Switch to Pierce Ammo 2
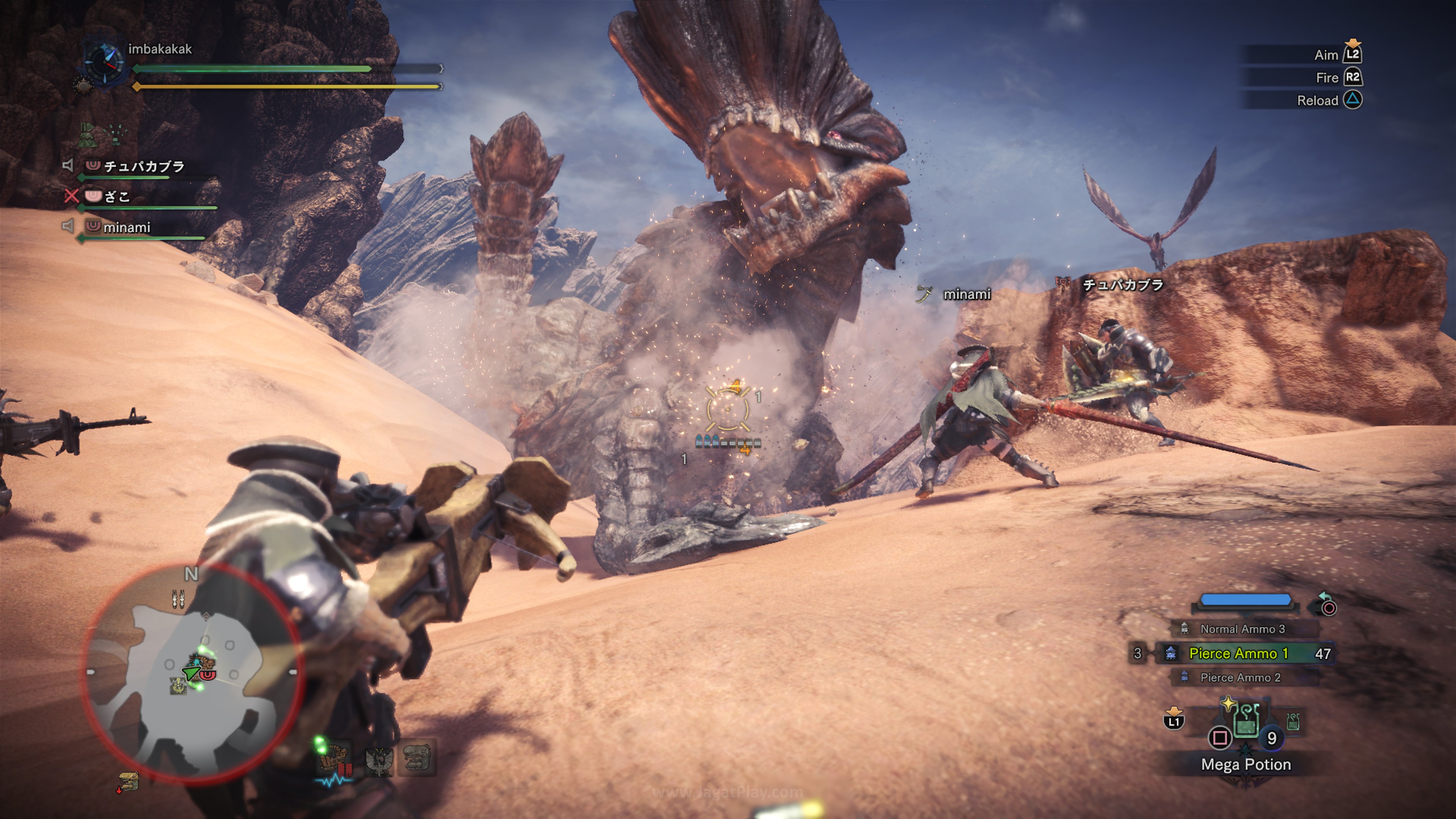This screenshot has height=819, width=1456. pyautogui.click(x=1240, y=677)
